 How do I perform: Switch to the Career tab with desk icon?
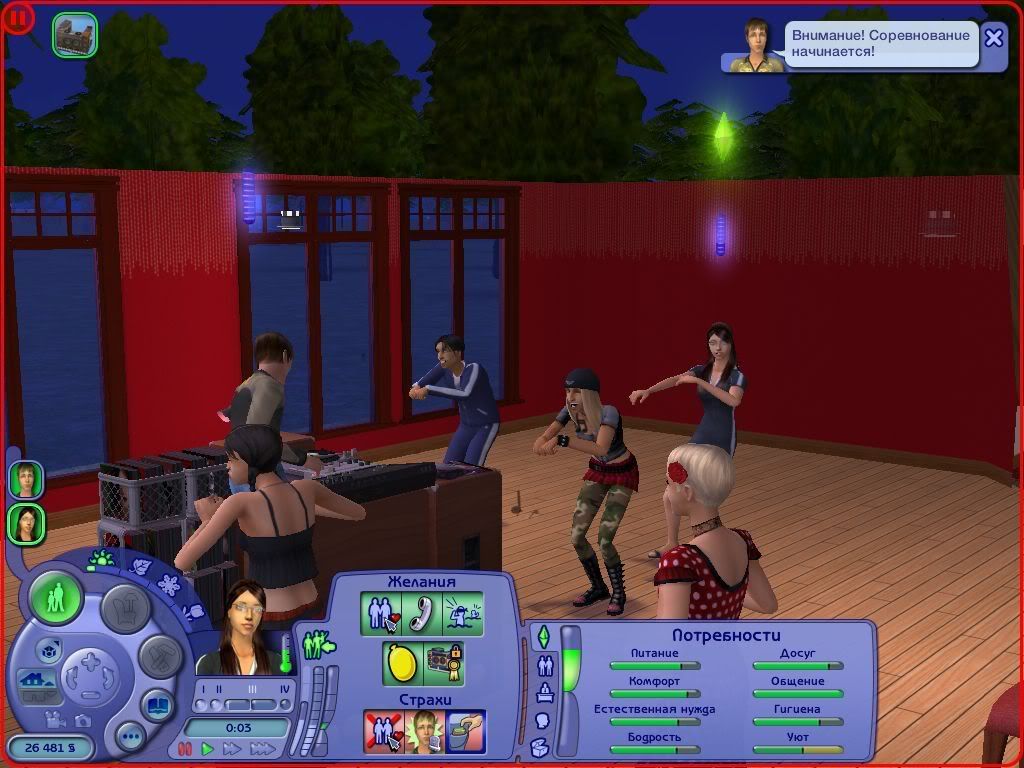pyautogui.click(x=545, y=692)
